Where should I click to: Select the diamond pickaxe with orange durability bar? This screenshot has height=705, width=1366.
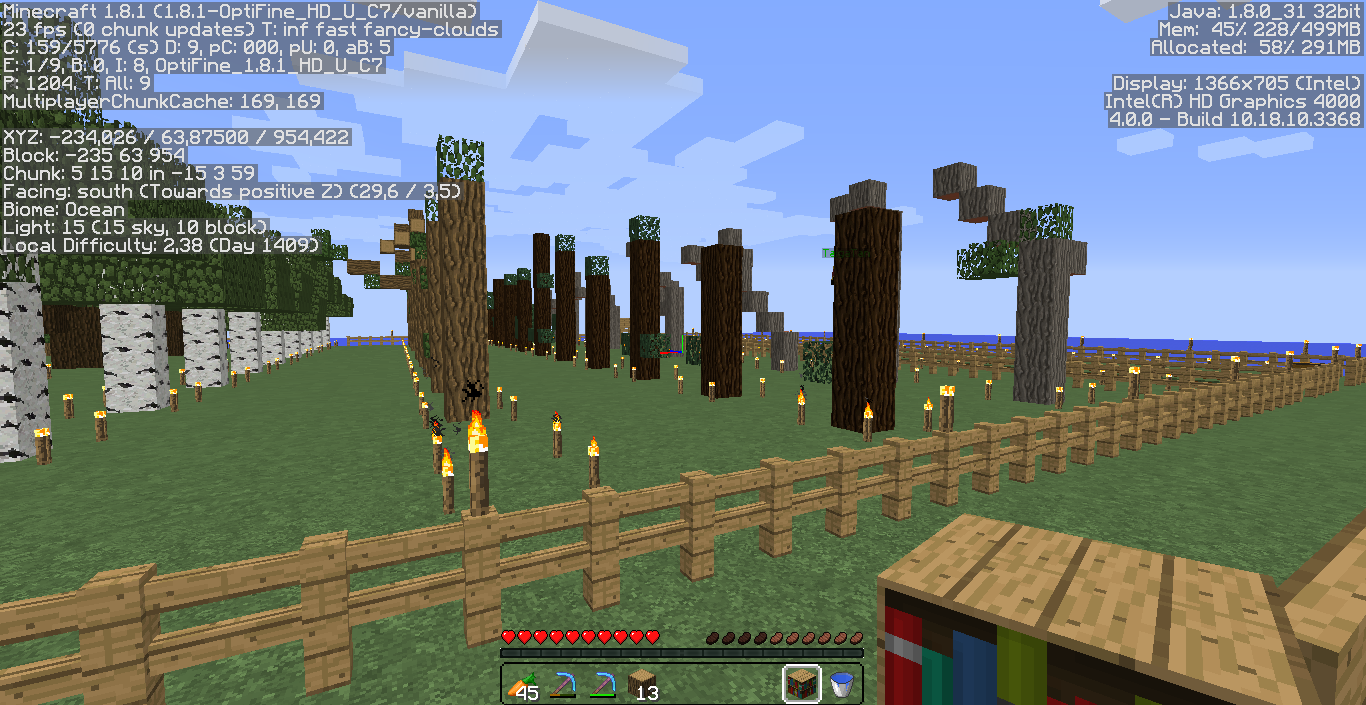562,685
